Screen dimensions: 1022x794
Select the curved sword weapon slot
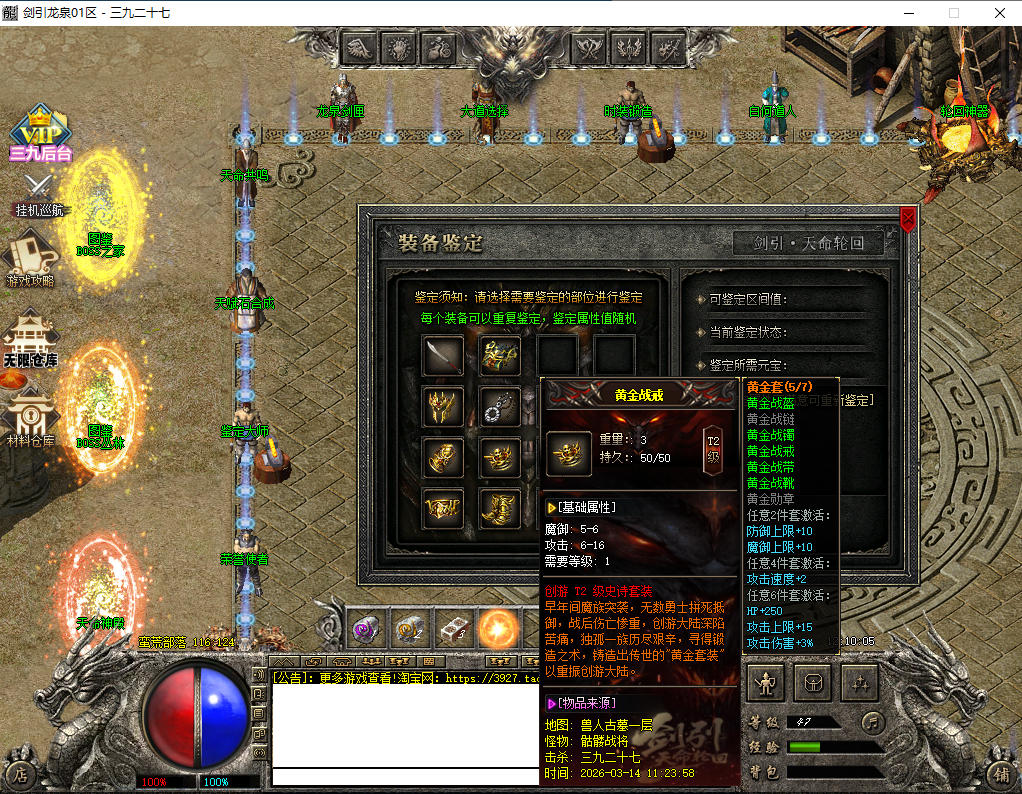point(442,354)
